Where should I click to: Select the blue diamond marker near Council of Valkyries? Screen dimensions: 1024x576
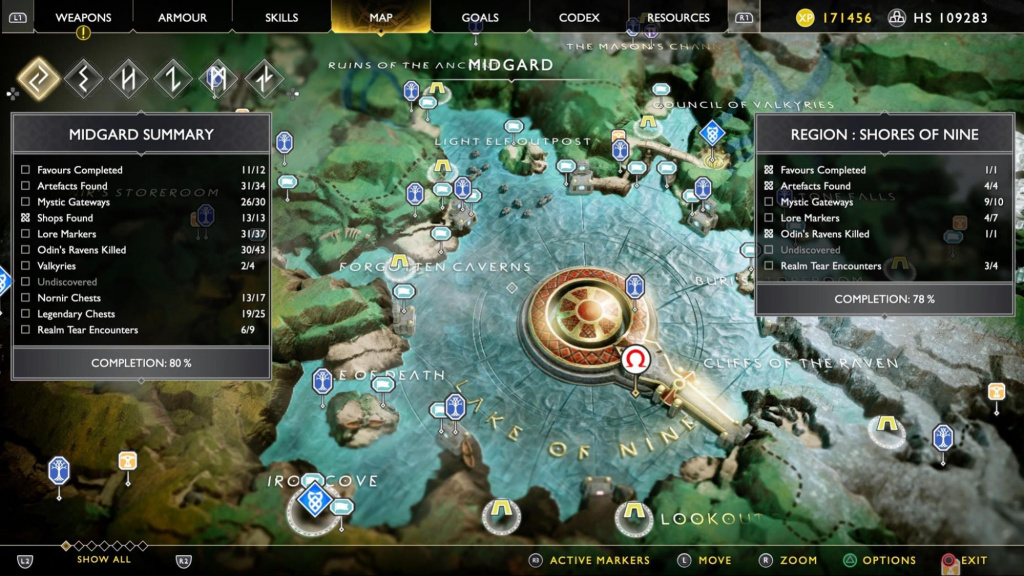point(711,132)
